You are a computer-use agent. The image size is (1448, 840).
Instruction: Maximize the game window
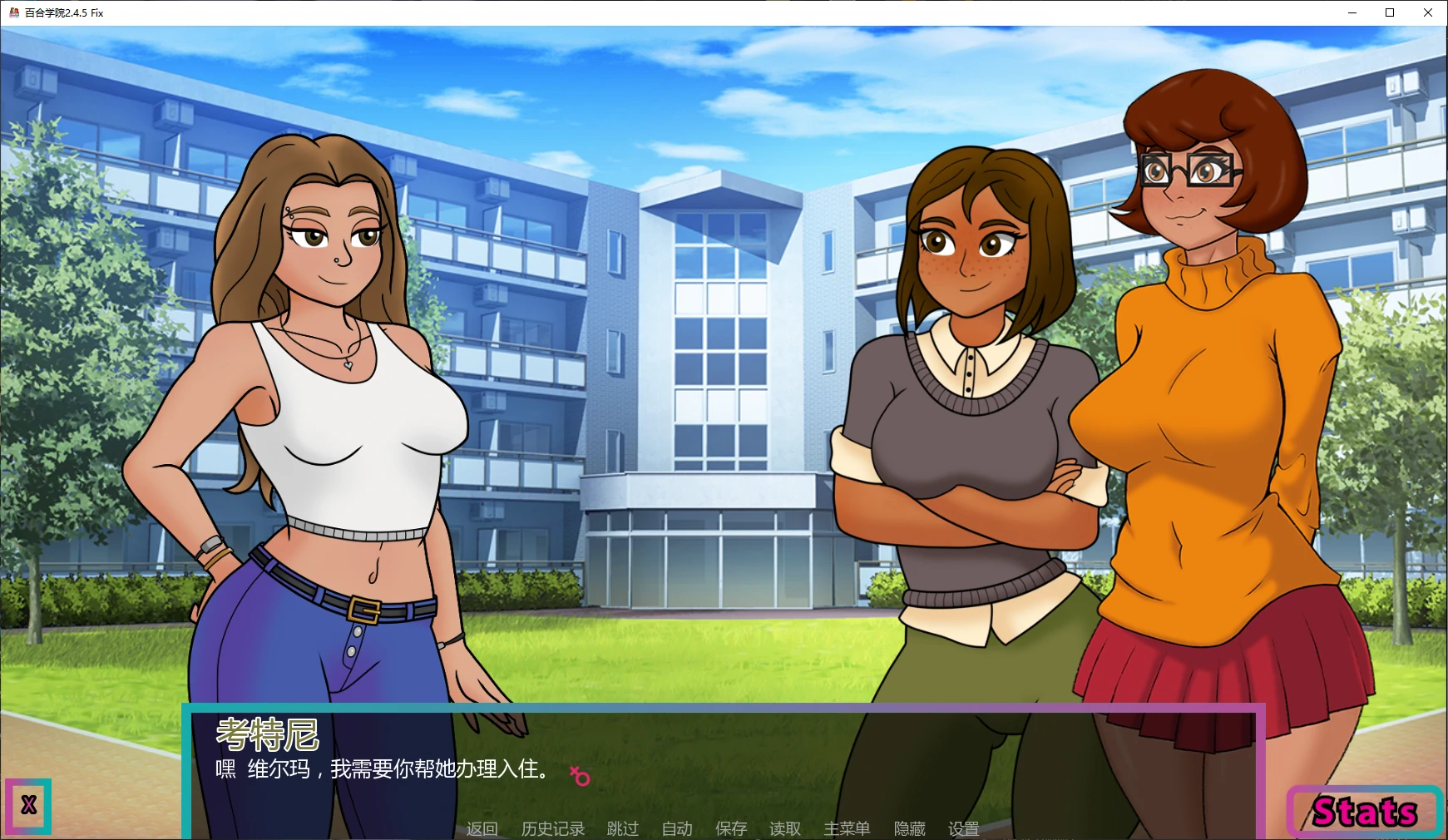pos(1389,12)
